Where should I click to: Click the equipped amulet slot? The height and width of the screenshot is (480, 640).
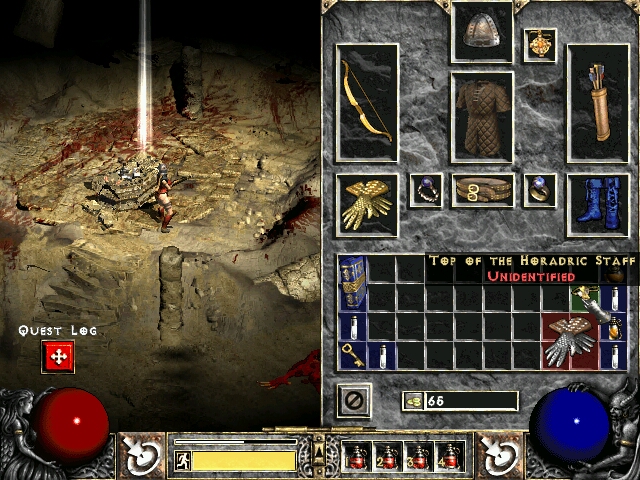click(539, 44)
